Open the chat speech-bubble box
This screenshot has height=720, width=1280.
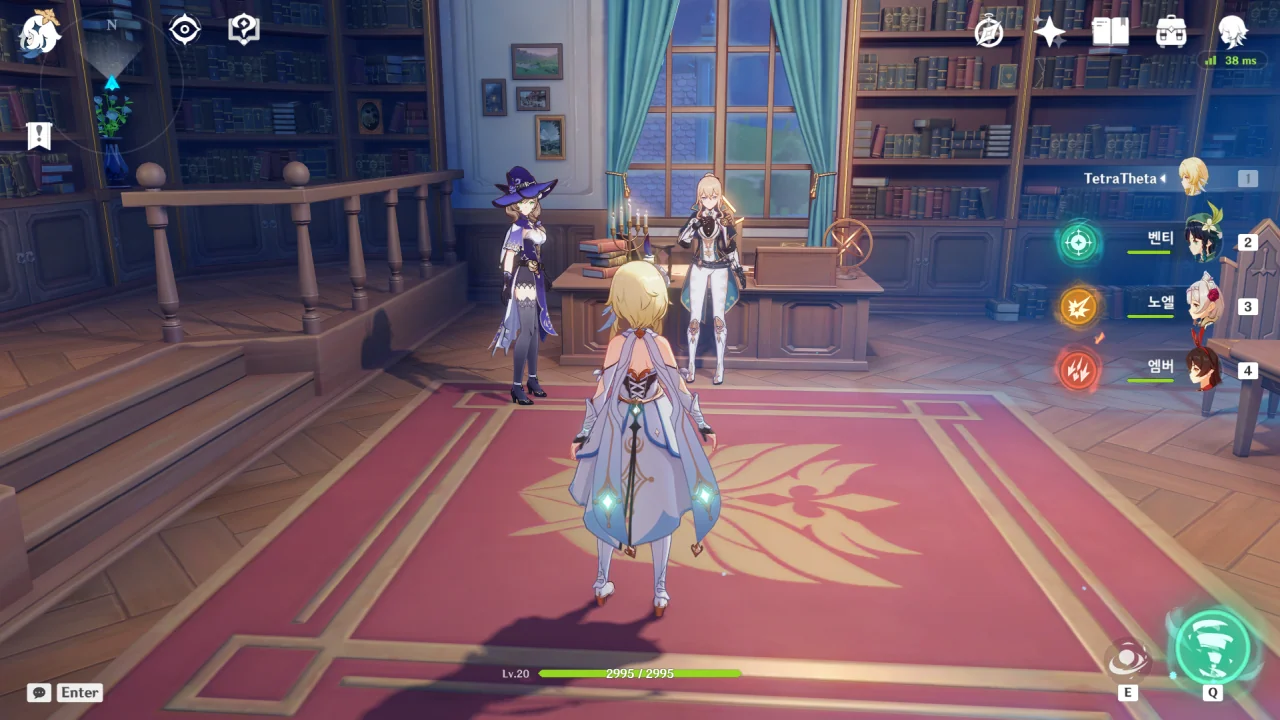pos(39,692)
